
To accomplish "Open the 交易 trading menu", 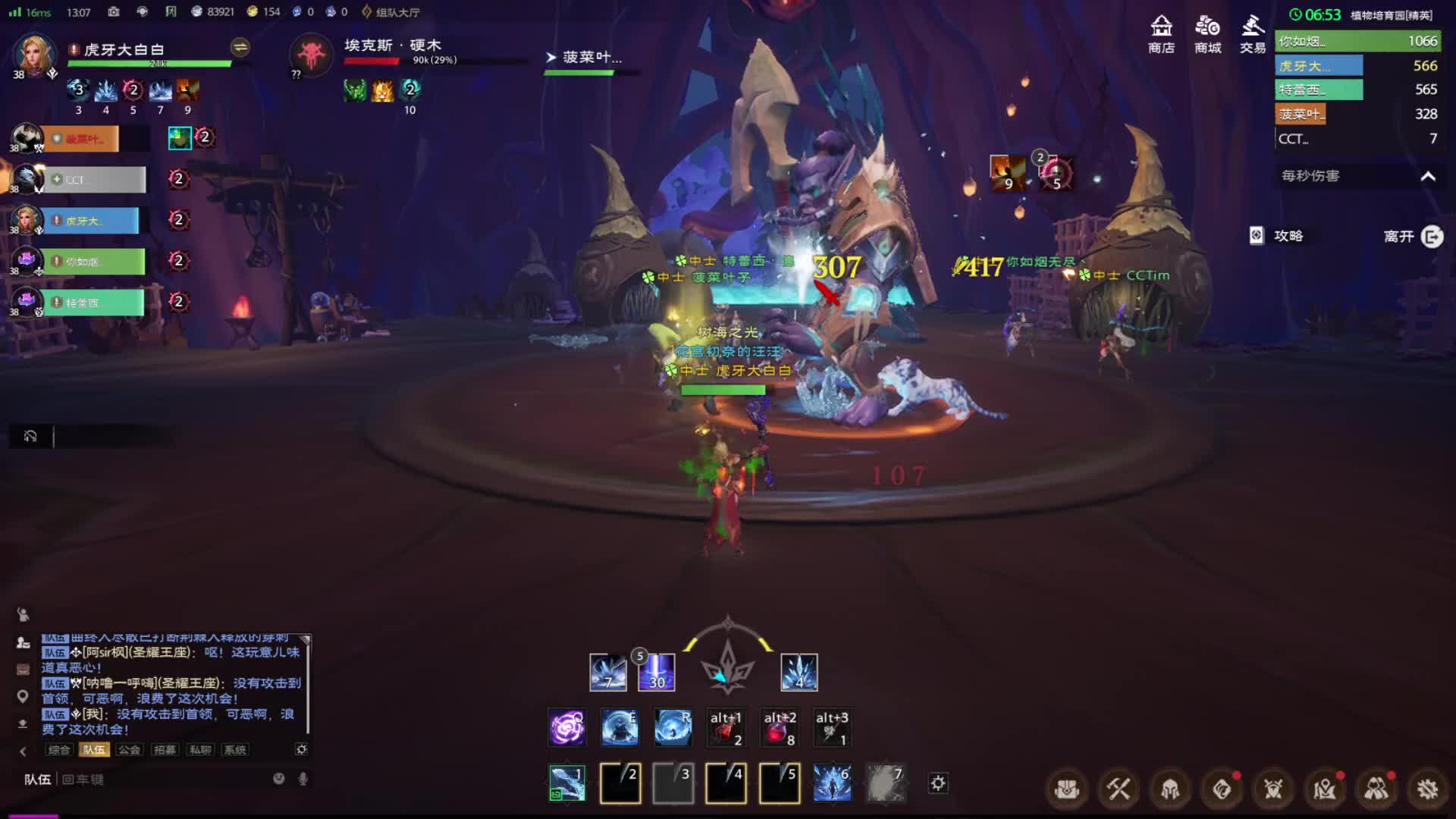I will click(1253, 34).
